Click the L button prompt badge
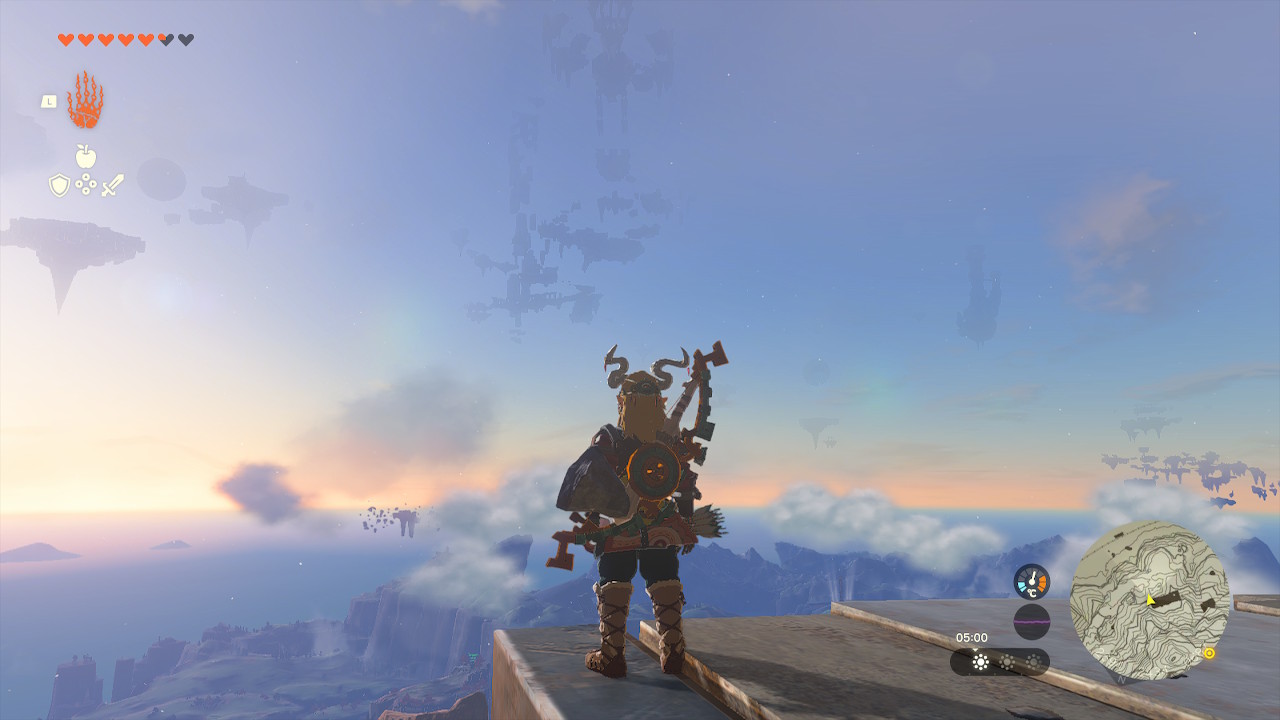 coord(49,101)
